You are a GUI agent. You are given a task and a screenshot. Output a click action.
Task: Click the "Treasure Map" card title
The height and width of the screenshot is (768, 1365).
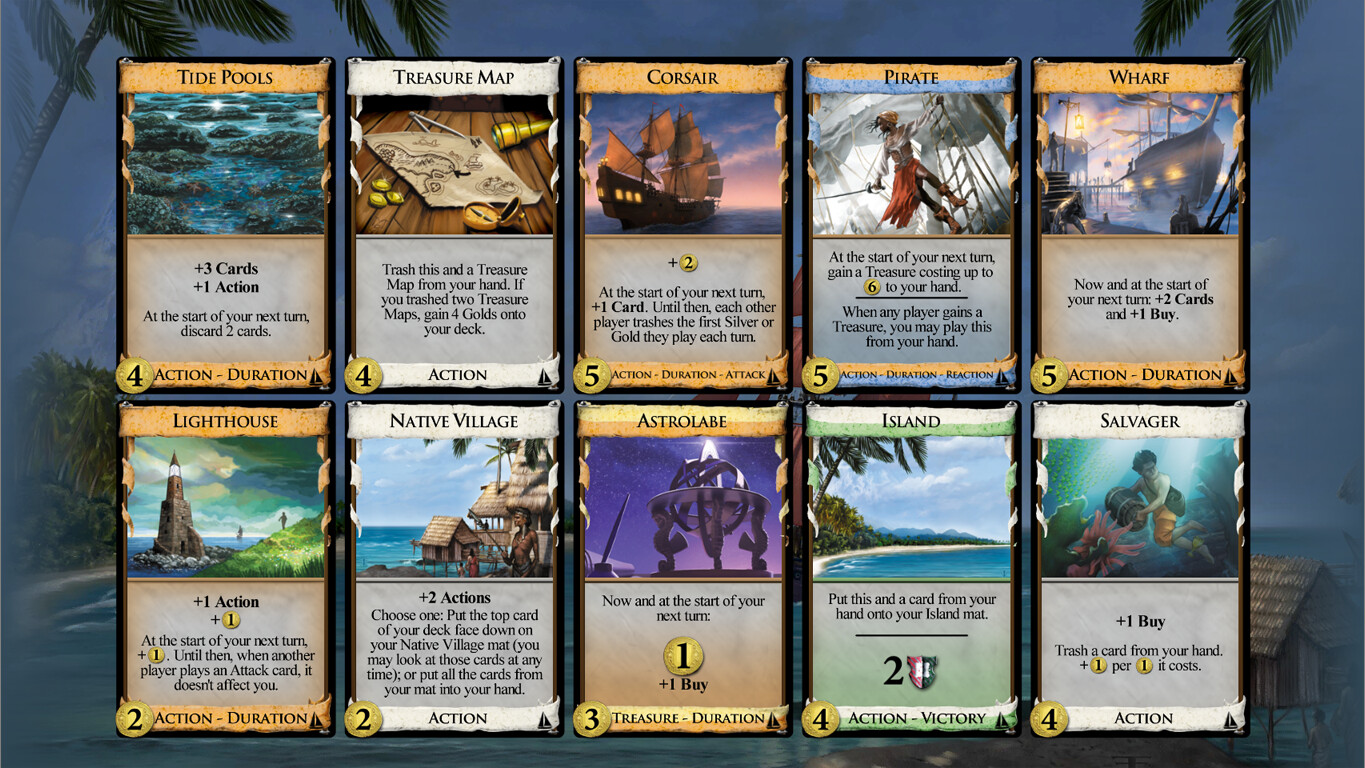454,77
